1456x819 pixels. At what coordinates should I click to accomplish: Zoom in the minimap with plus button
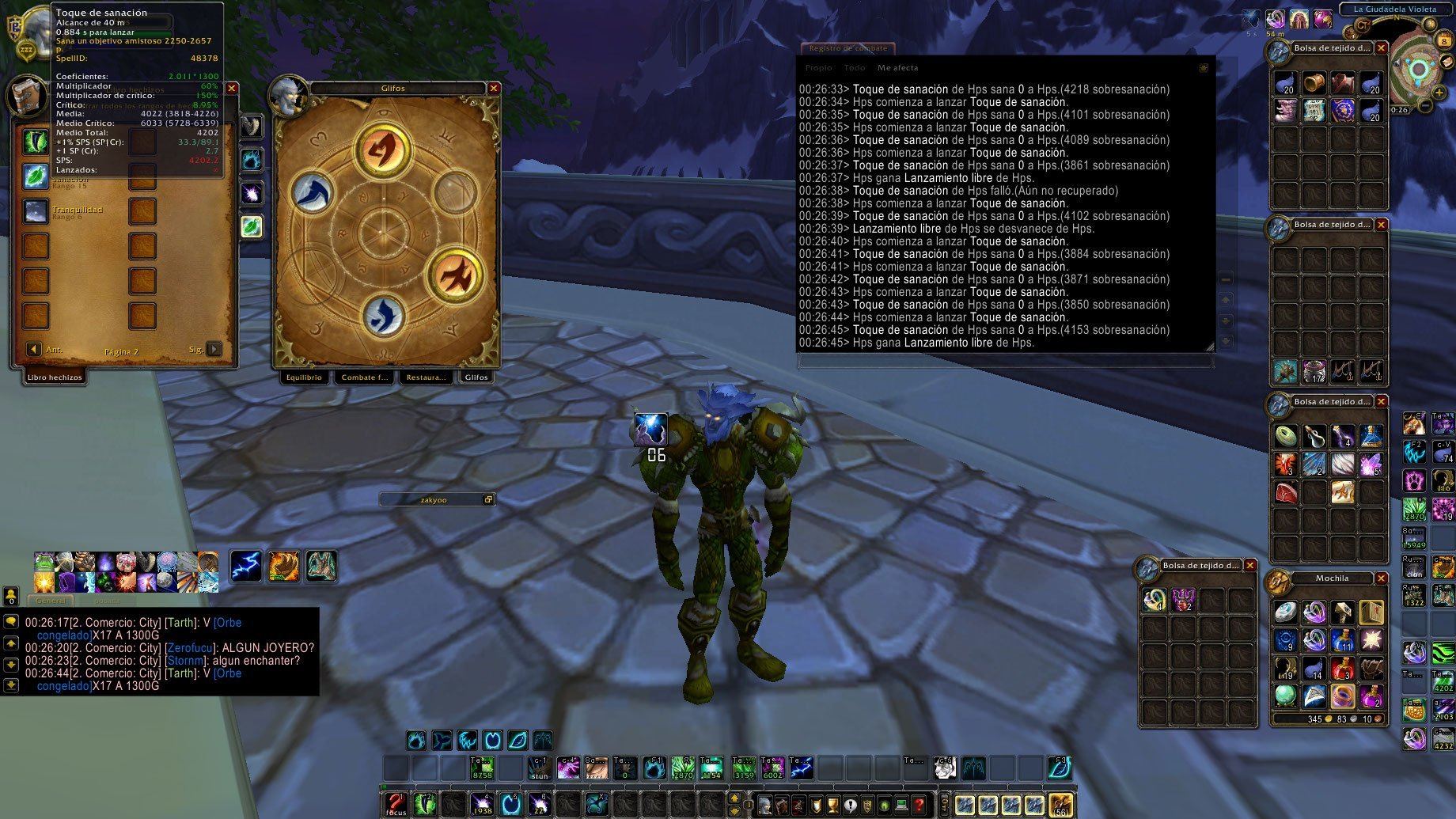tap(1439, 93)
